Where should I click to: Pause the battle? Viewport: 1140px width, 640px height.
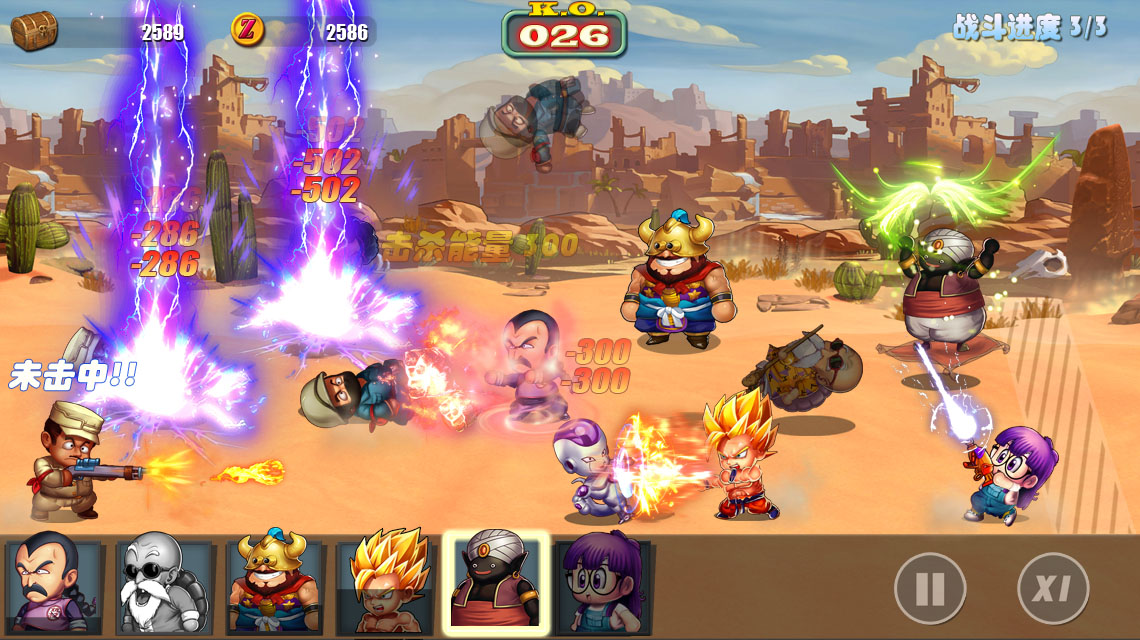coord(929,589)
